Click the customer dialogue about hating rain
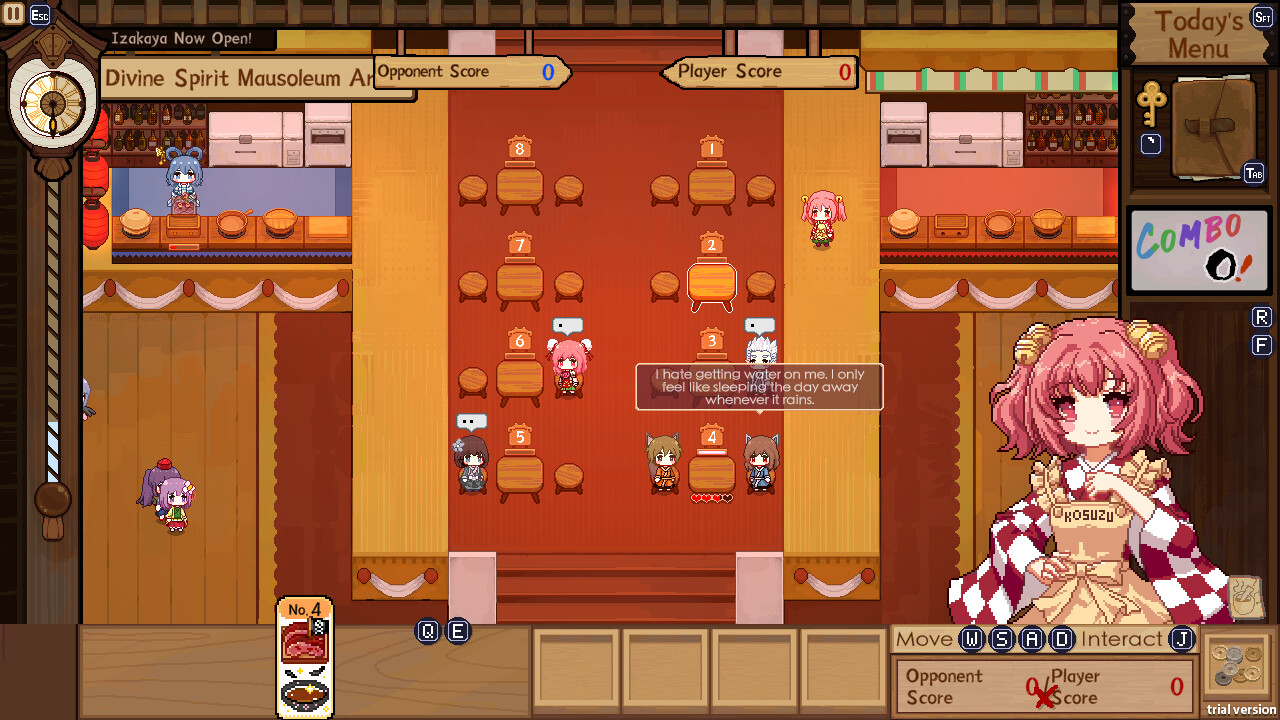The image size is (1280, 720). click(x=759, y=387)
